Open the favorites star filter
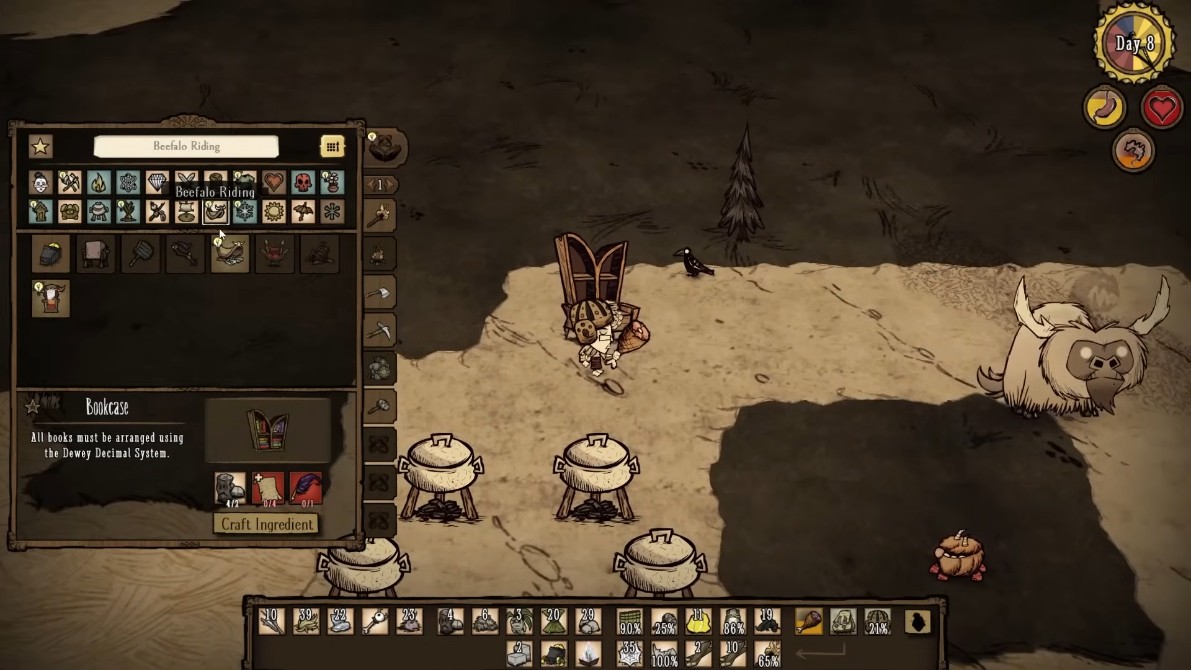The height and width of the screenshot is (670, 1191). point(40,146)
